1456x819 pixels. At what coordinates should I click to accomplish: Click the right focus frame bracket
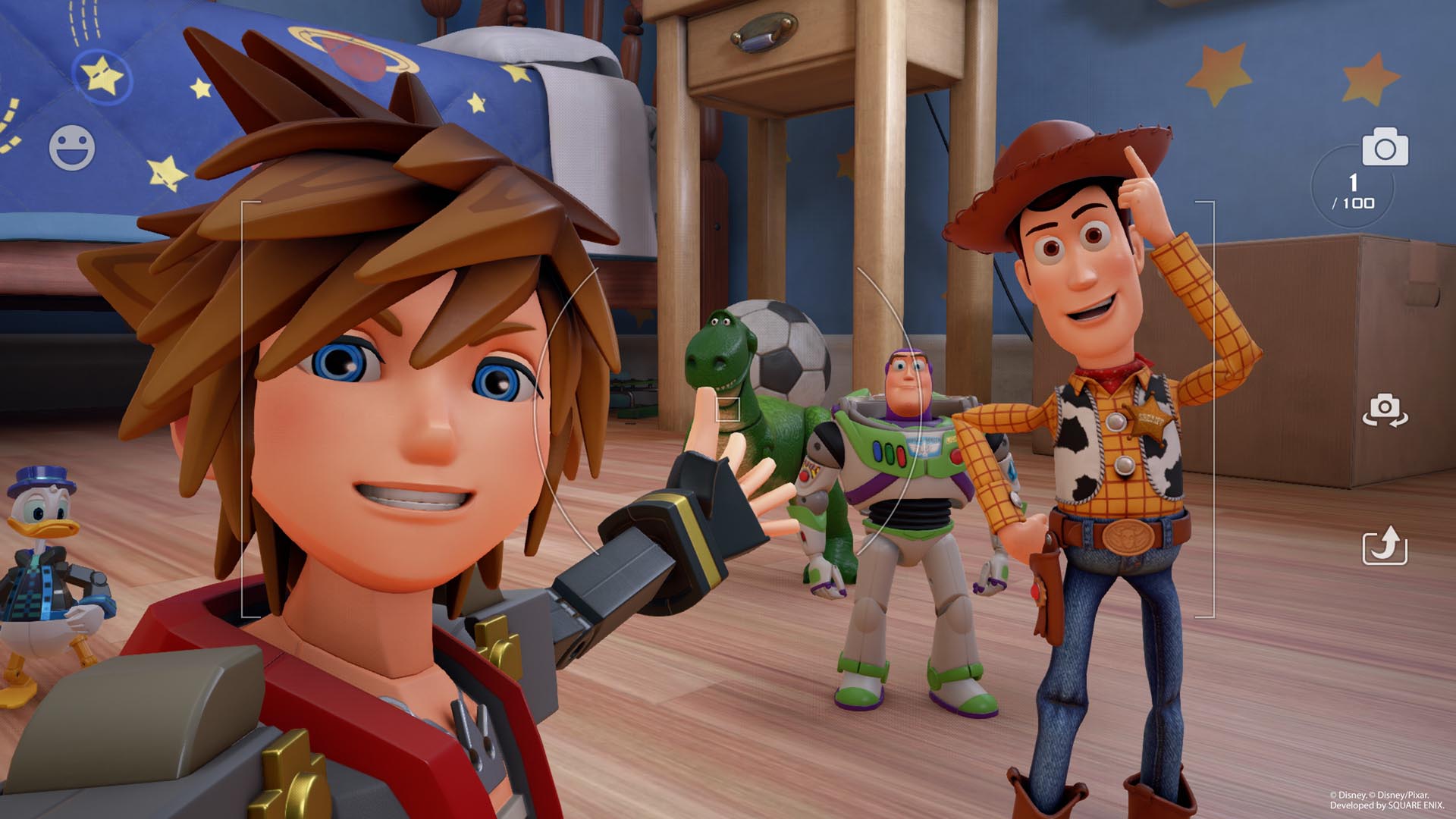click(1213, 409)
